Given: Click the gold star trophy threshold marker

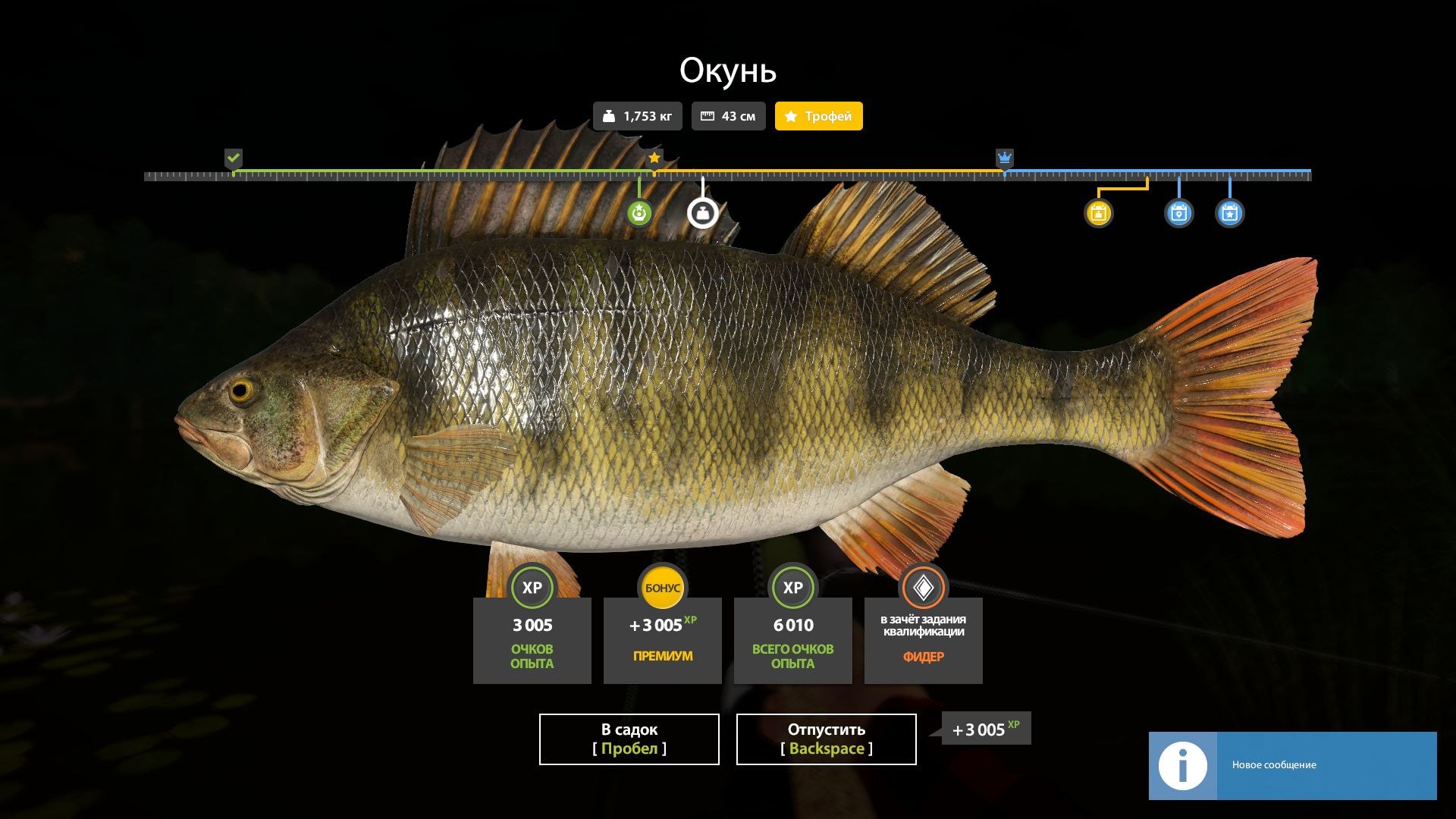Looking at the screenshot, I should (654, 158).
